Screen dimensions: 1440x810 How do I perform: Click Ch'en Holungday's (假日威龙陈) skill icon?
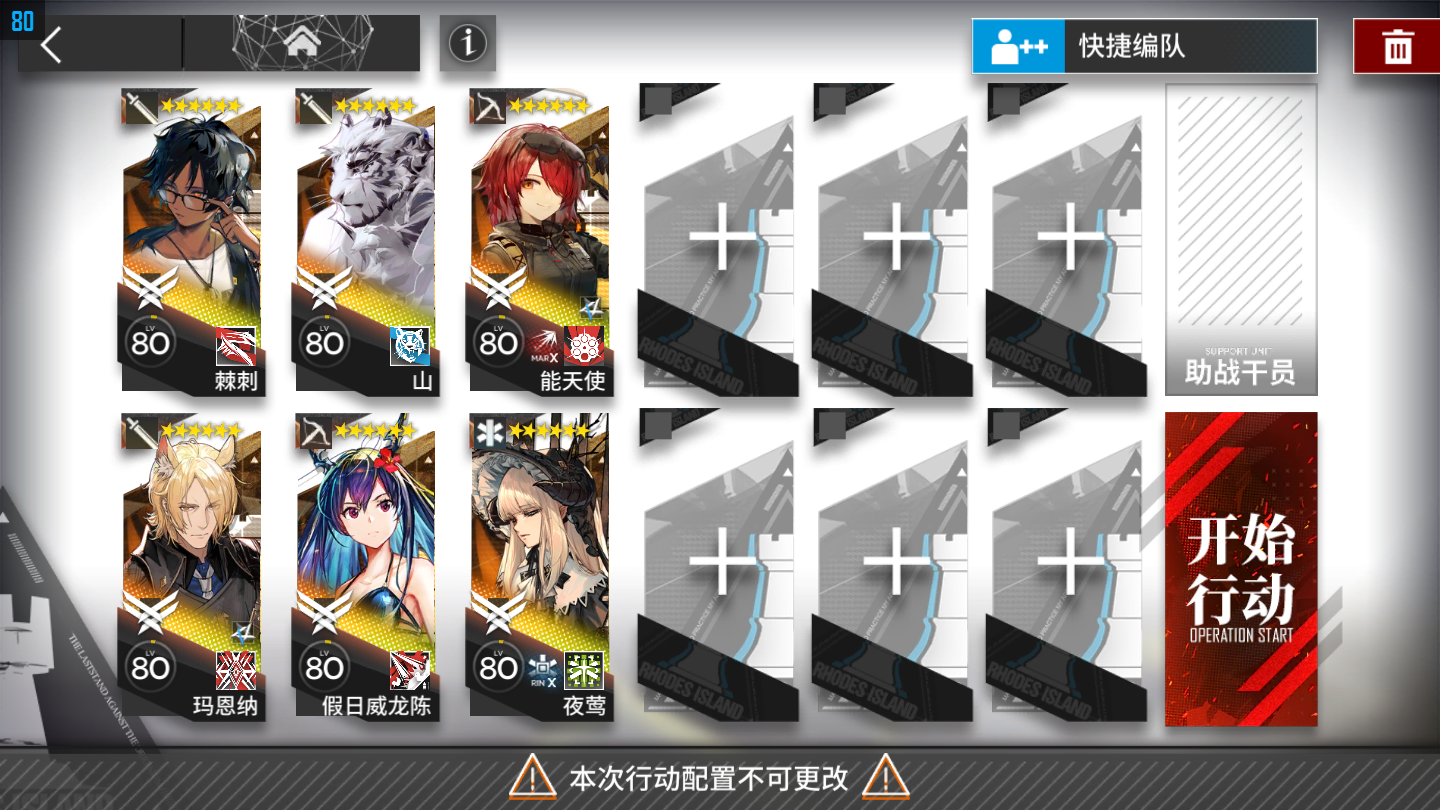[x=411, y=668]
